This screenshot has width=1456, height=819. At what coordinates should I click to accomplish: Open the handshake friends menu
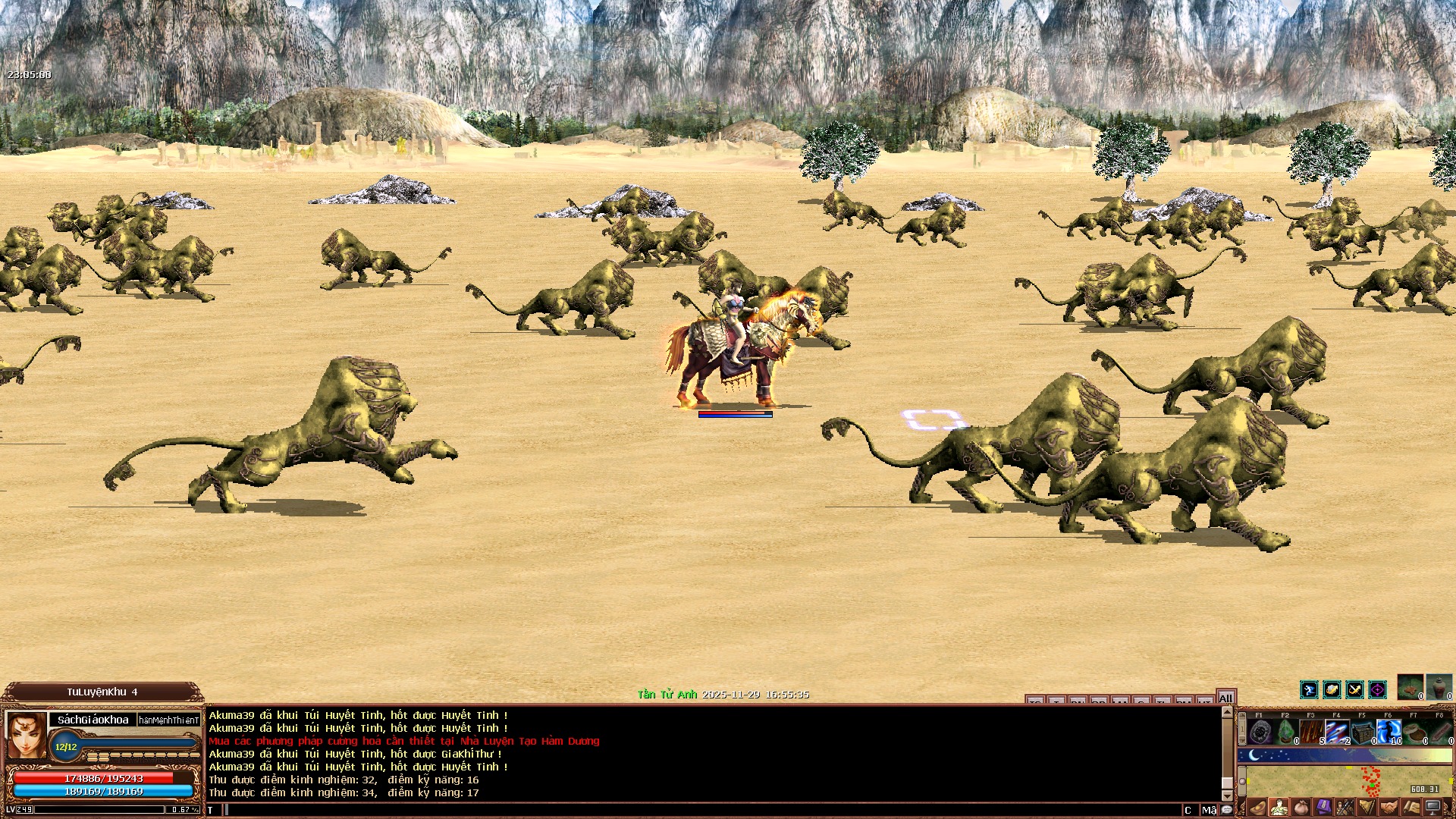(1389, 807)
